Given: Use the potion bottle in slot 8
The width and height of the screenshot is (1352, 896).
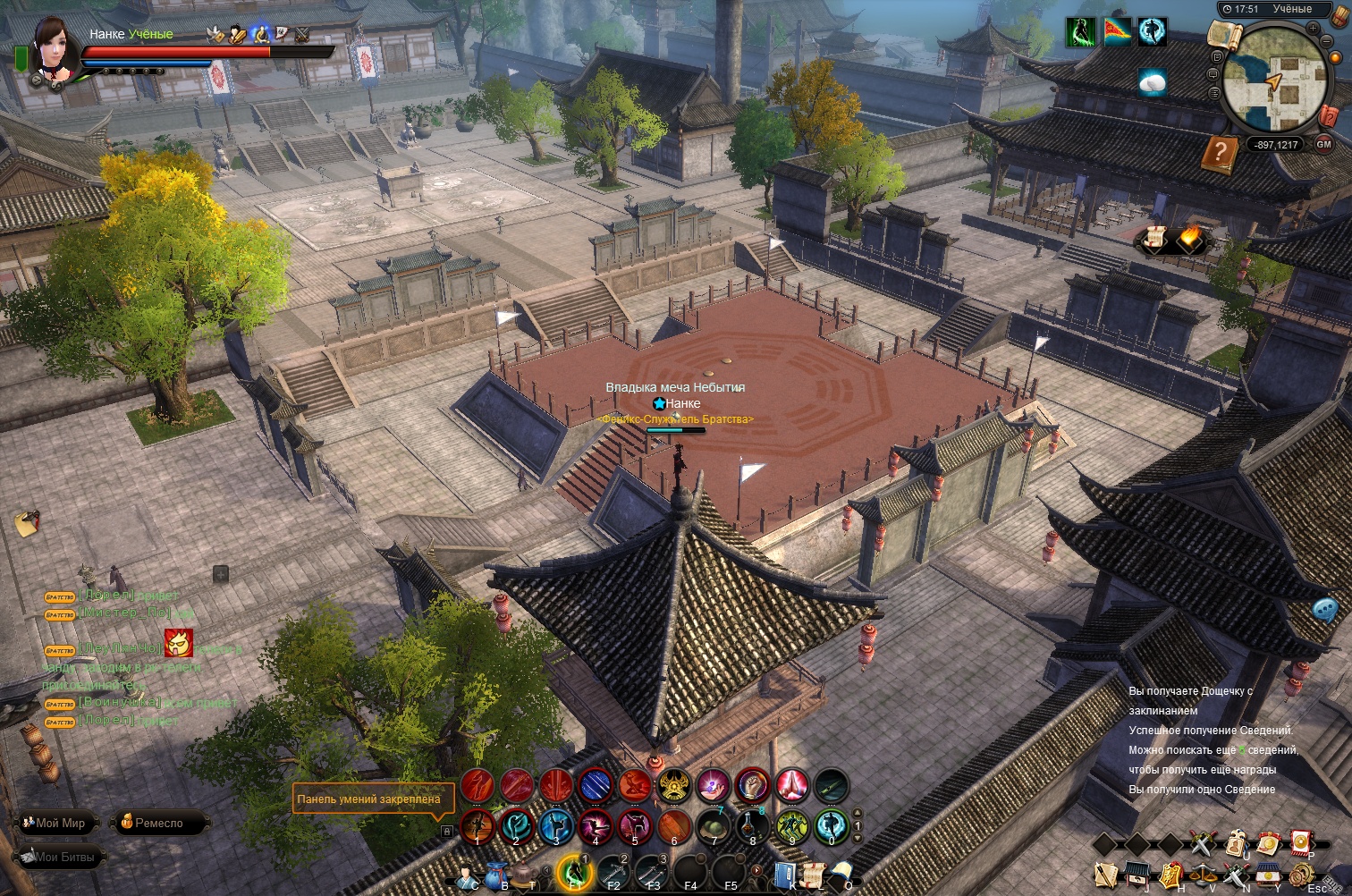Looking at the screenshot, I should (x=752, y=826).
